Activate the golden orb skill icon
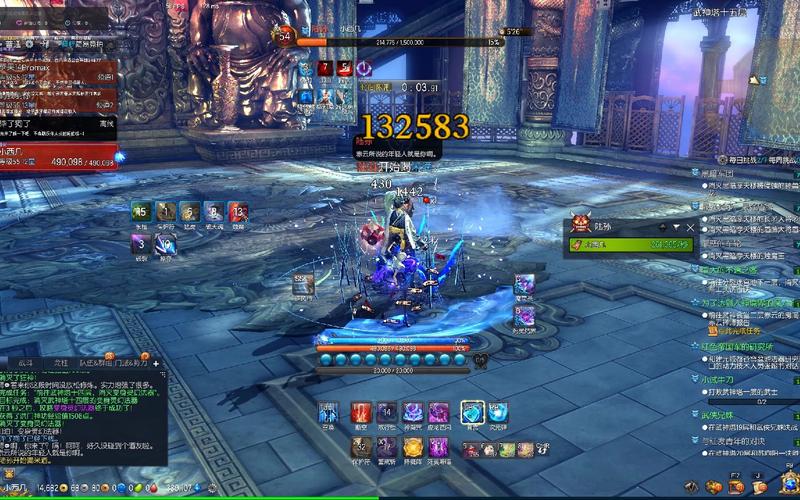This screenshot has width=800, height=500. pos(414,442)
